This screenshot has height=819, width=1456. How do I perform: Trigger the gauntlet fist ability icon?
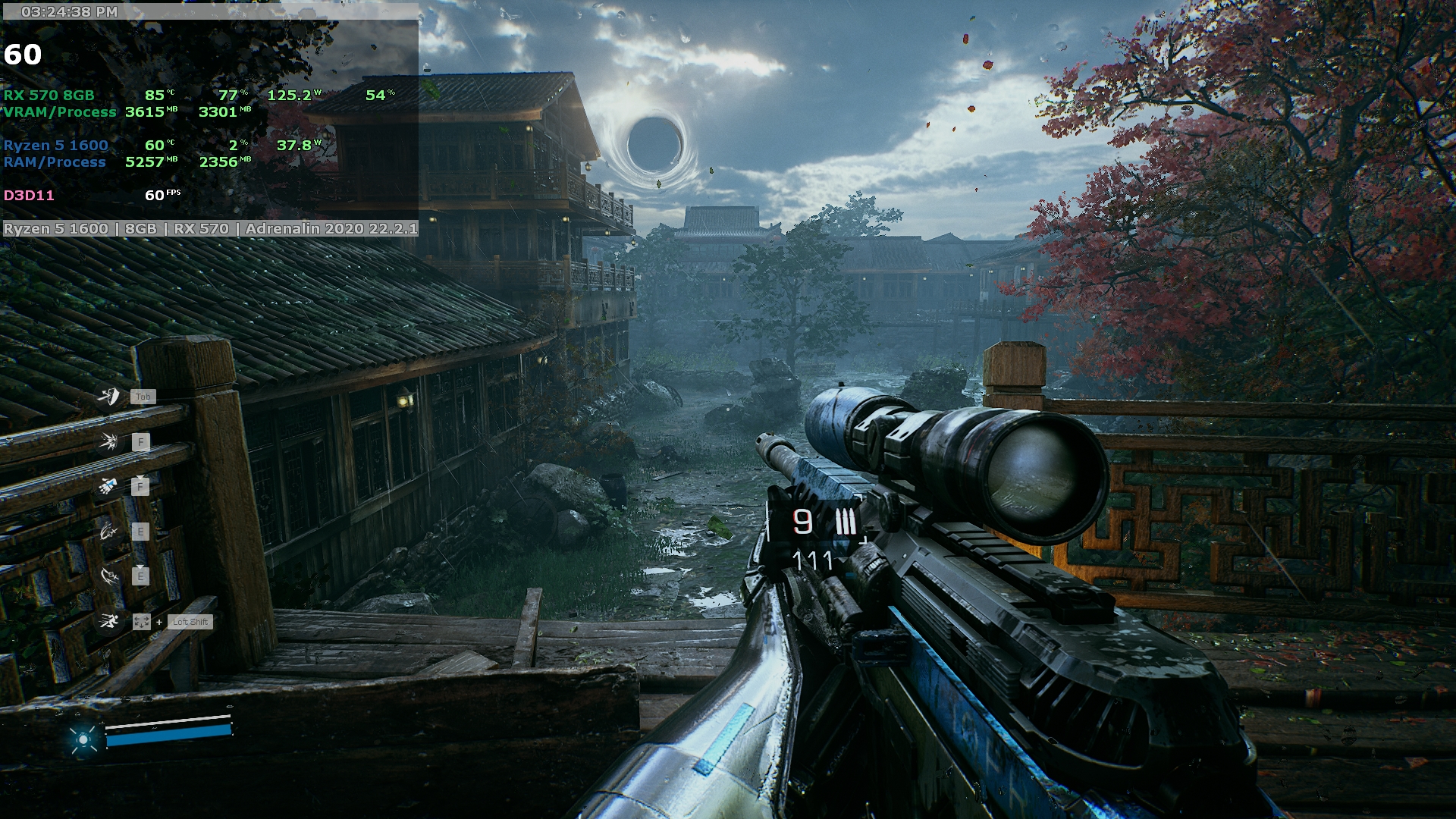[x=108, y=486]
